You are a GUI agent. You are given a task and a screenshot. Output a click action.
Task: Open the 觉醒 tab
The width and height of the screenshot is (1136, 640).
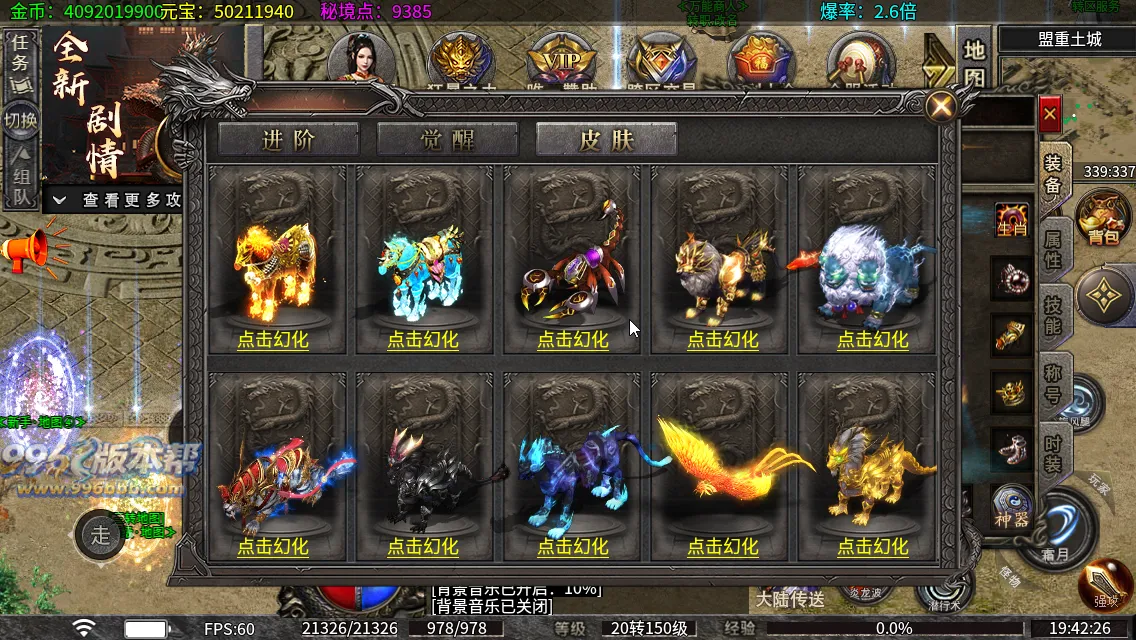pyautogui.click(x=447, y=140)
